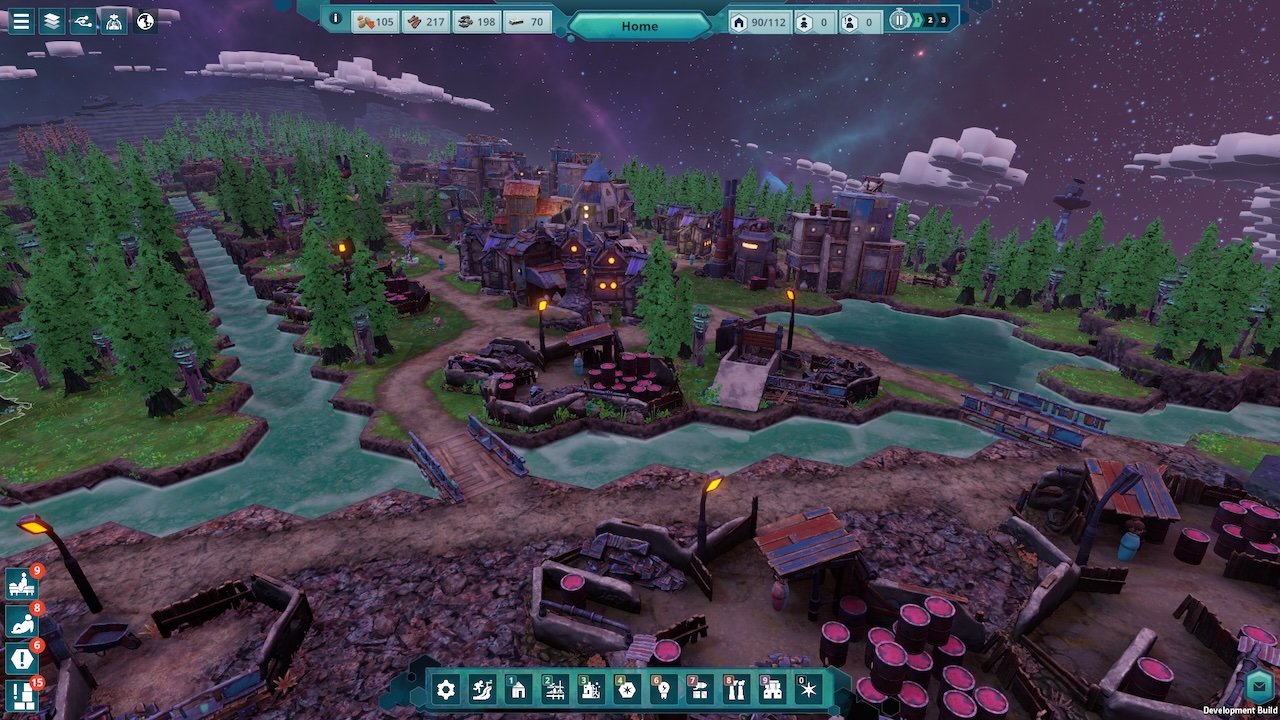Click the teal cube button near Development Build
The height and width of the screenshot is (720, 1280).
coord(1259,687)
